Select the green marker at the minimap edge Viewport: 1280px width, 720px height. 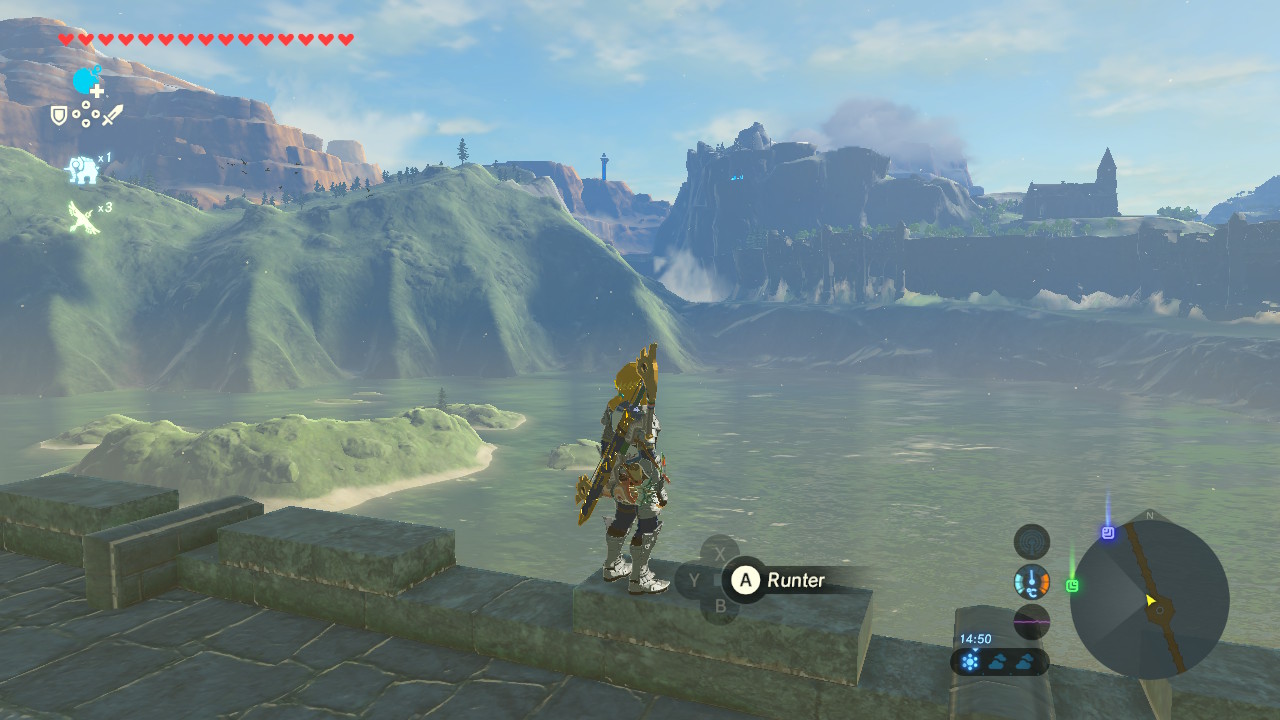[x=1072, y=585]
